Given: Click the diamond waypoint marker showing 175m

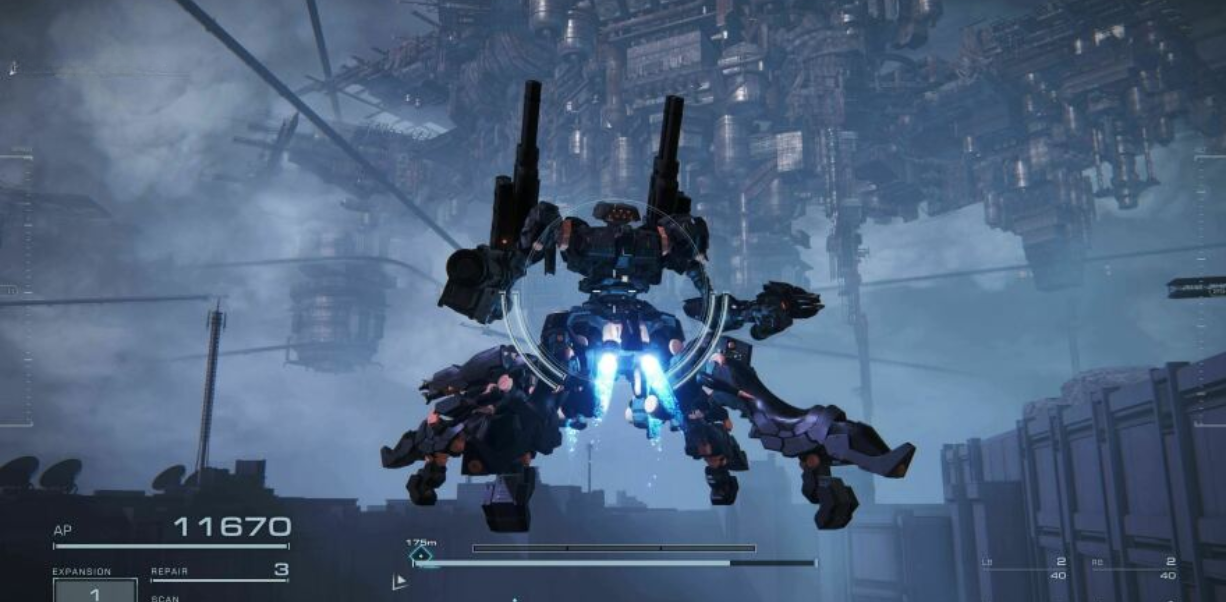Looking at the screenshot, I should click(421, 554).
